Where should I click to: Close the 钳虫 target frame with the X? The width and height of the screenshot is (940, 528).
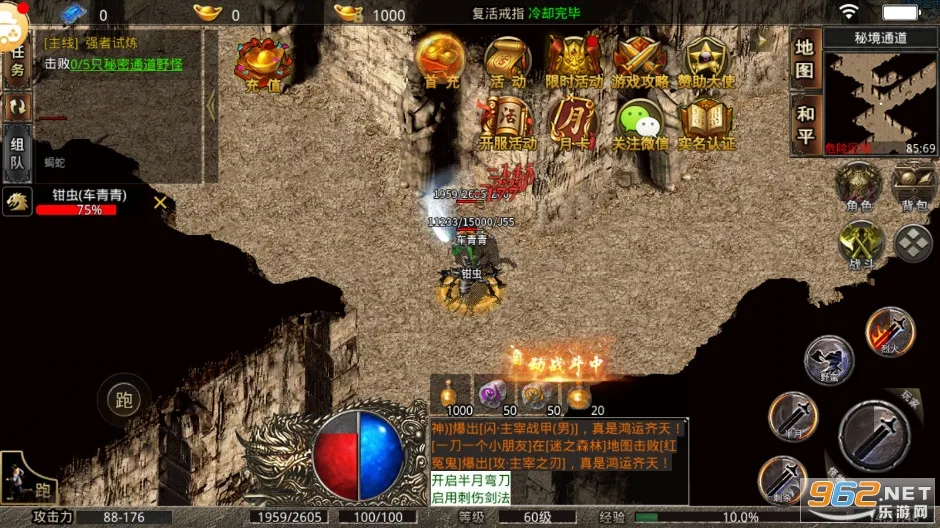click(160, 203)
